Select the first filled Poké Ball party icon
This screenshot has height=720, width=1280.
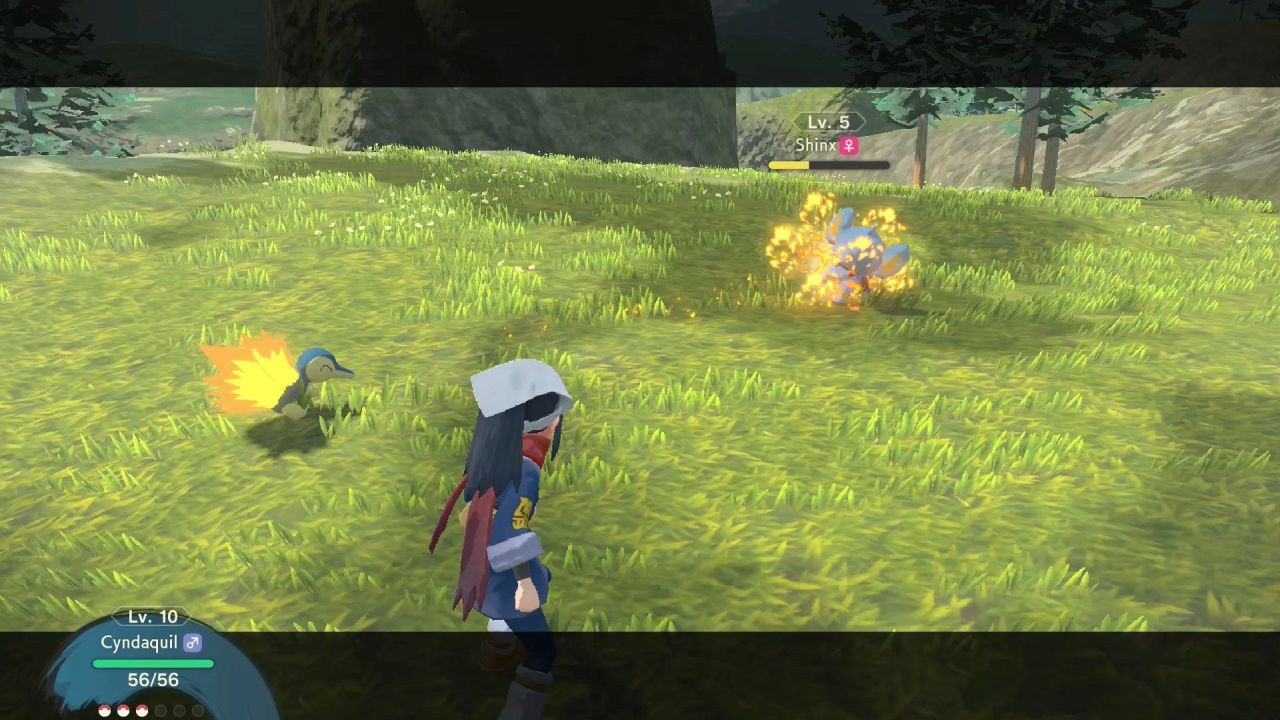coord(104,710)
